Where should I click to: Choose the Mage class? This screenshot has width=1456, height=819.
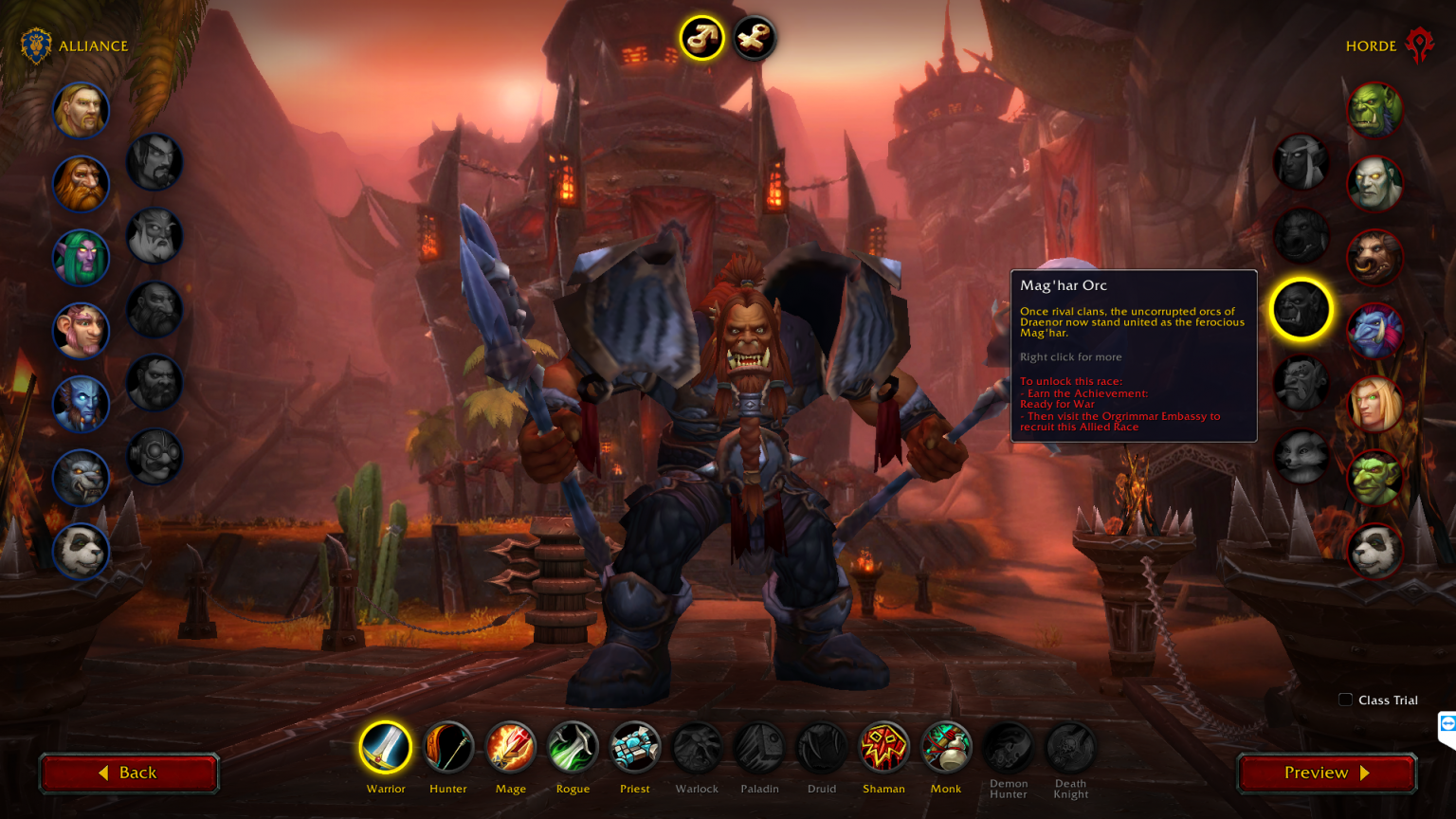pyautogui.click(x=510, y=747)
